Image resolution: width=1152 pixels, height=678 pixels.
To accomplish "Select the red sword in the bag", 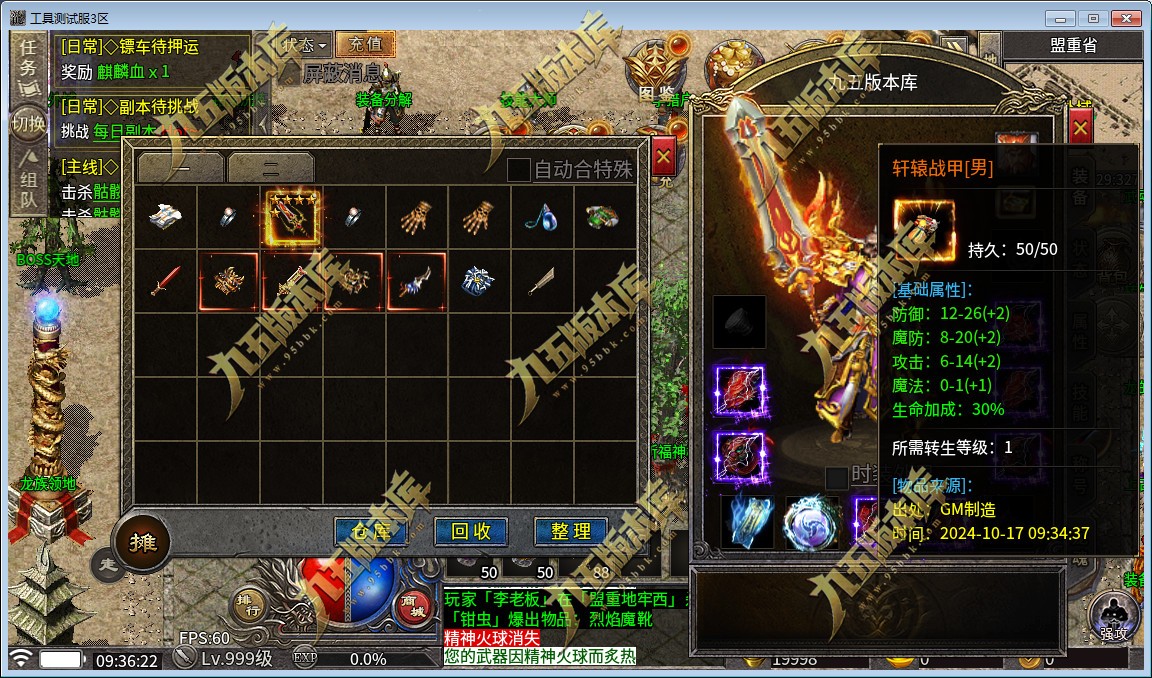I will 166,281.
